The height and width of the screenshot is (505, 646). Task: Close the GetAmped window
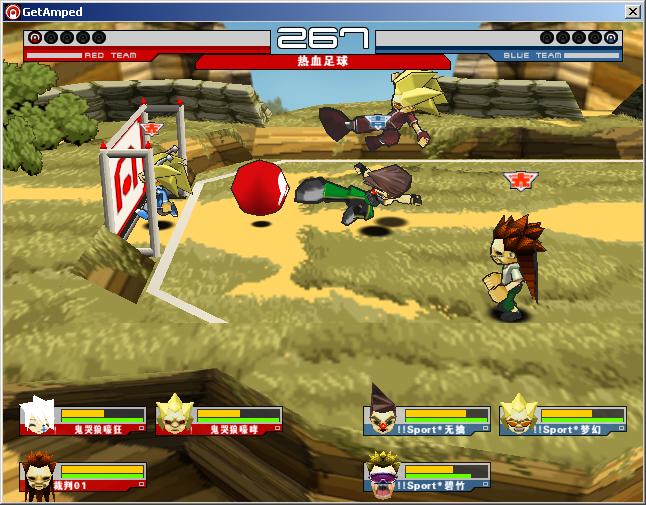point(632,11)
